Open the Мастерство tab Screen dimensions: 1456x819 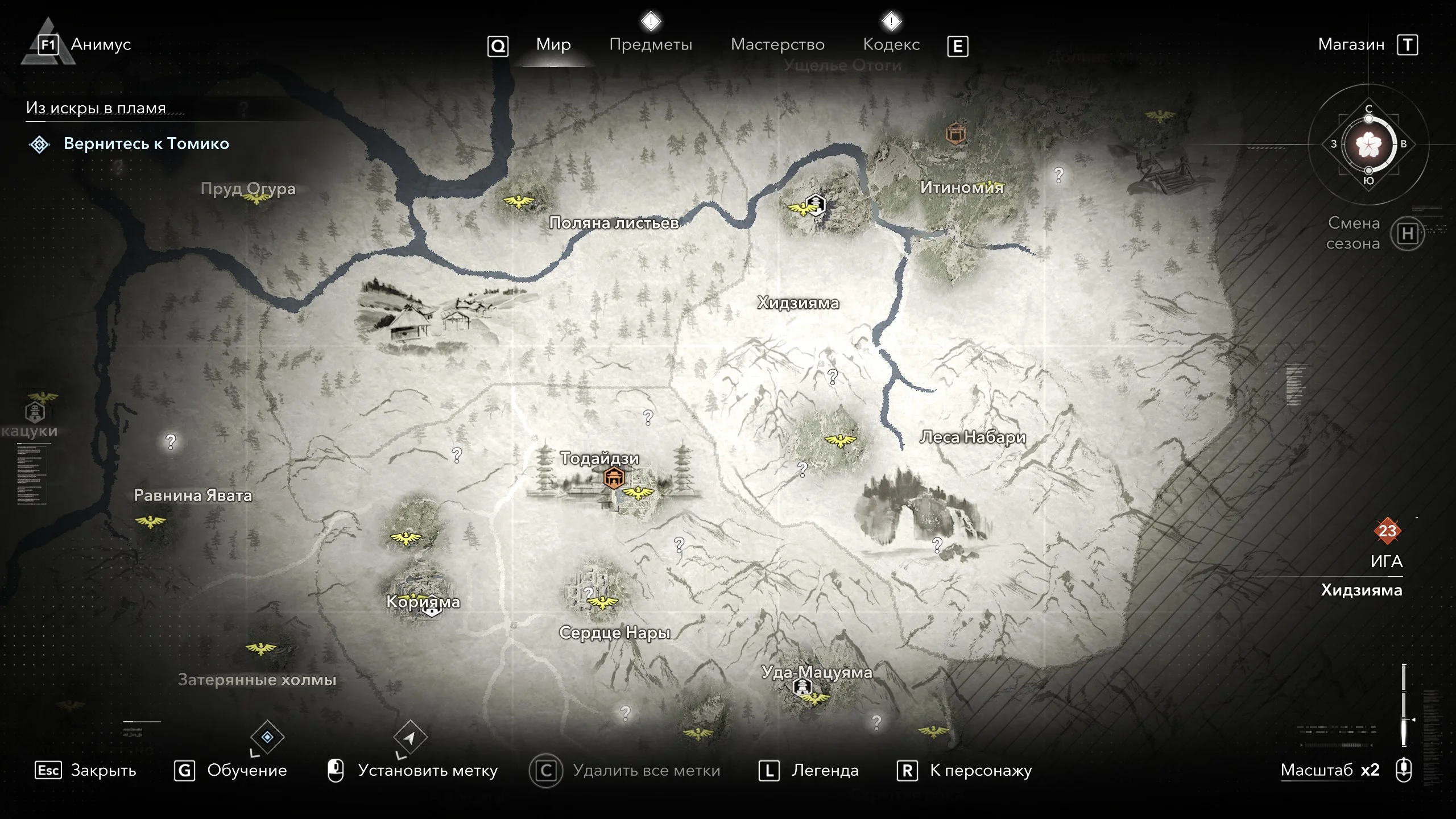tap(777, 44)
